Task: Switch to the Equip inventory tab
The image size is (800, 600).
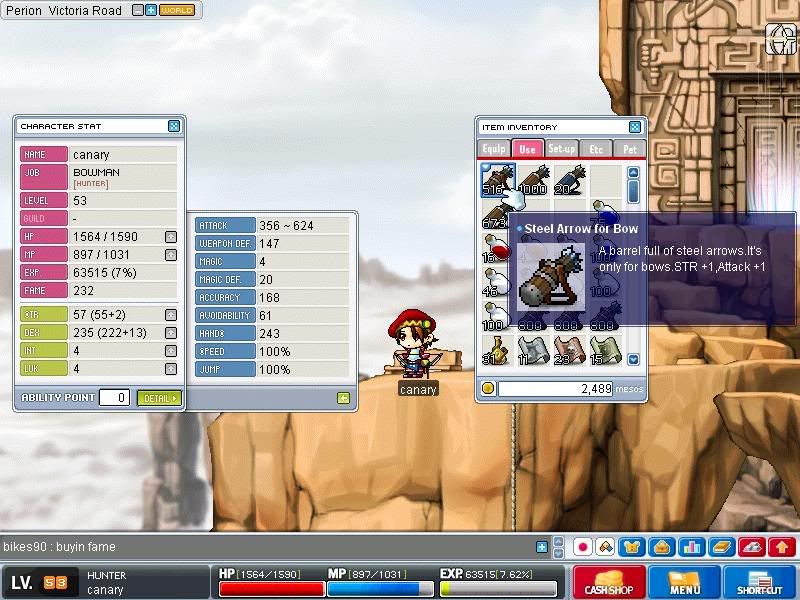Action: coord(494,149)
